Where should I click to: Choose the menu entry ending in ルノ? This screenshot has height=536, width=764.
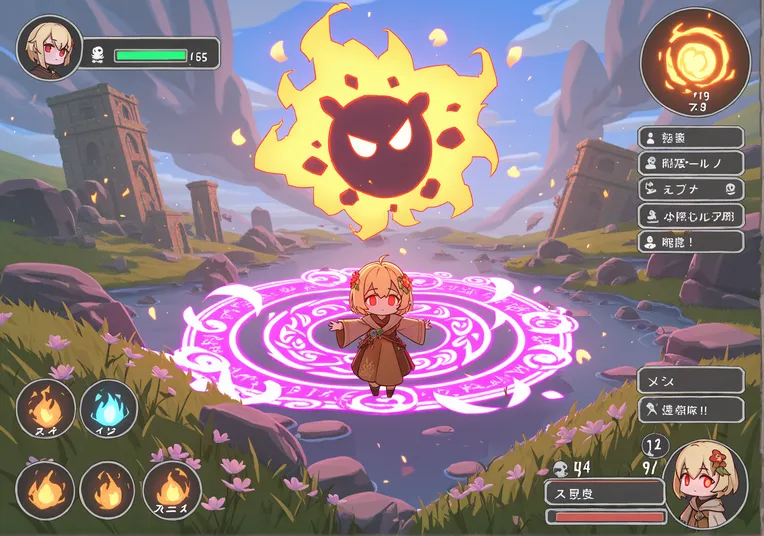[690, 162]
